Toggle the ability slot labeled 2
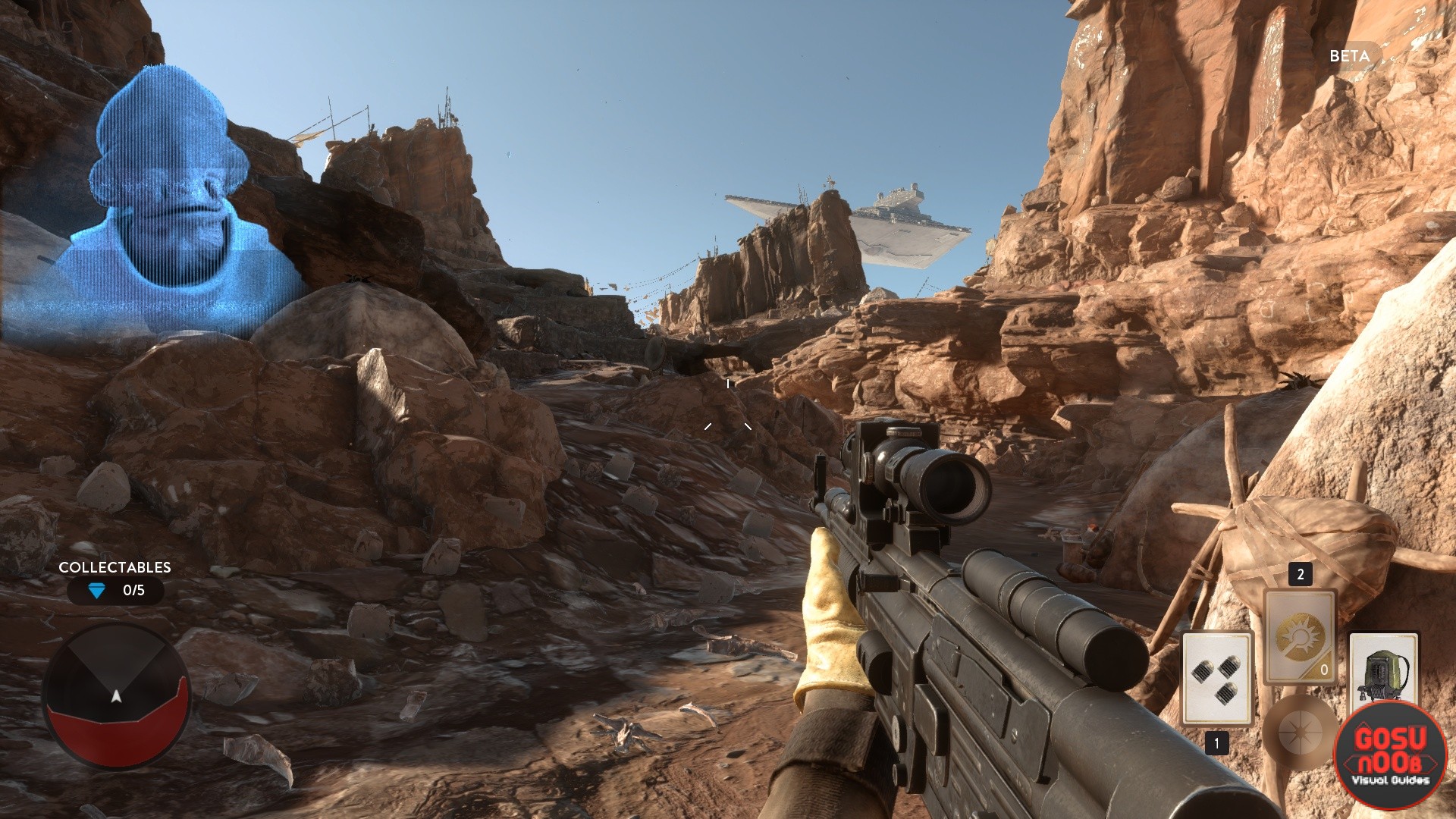The image size is (1456, 819). (1301, 574)
